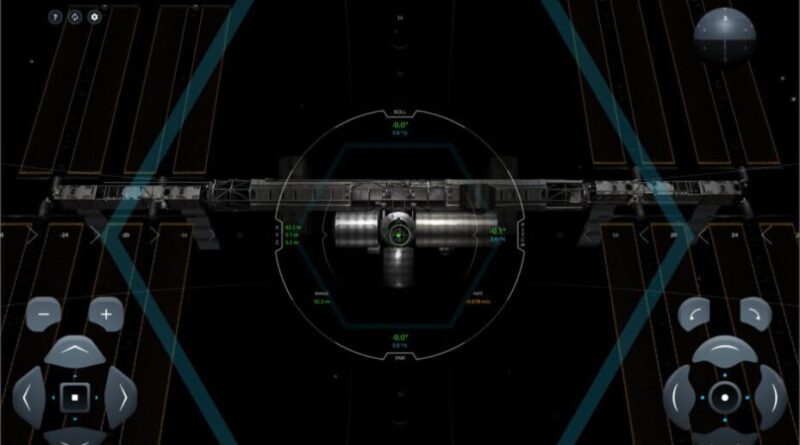Click the restart simulation arrows icon
The image size is (800, 445).
point(75,17)
